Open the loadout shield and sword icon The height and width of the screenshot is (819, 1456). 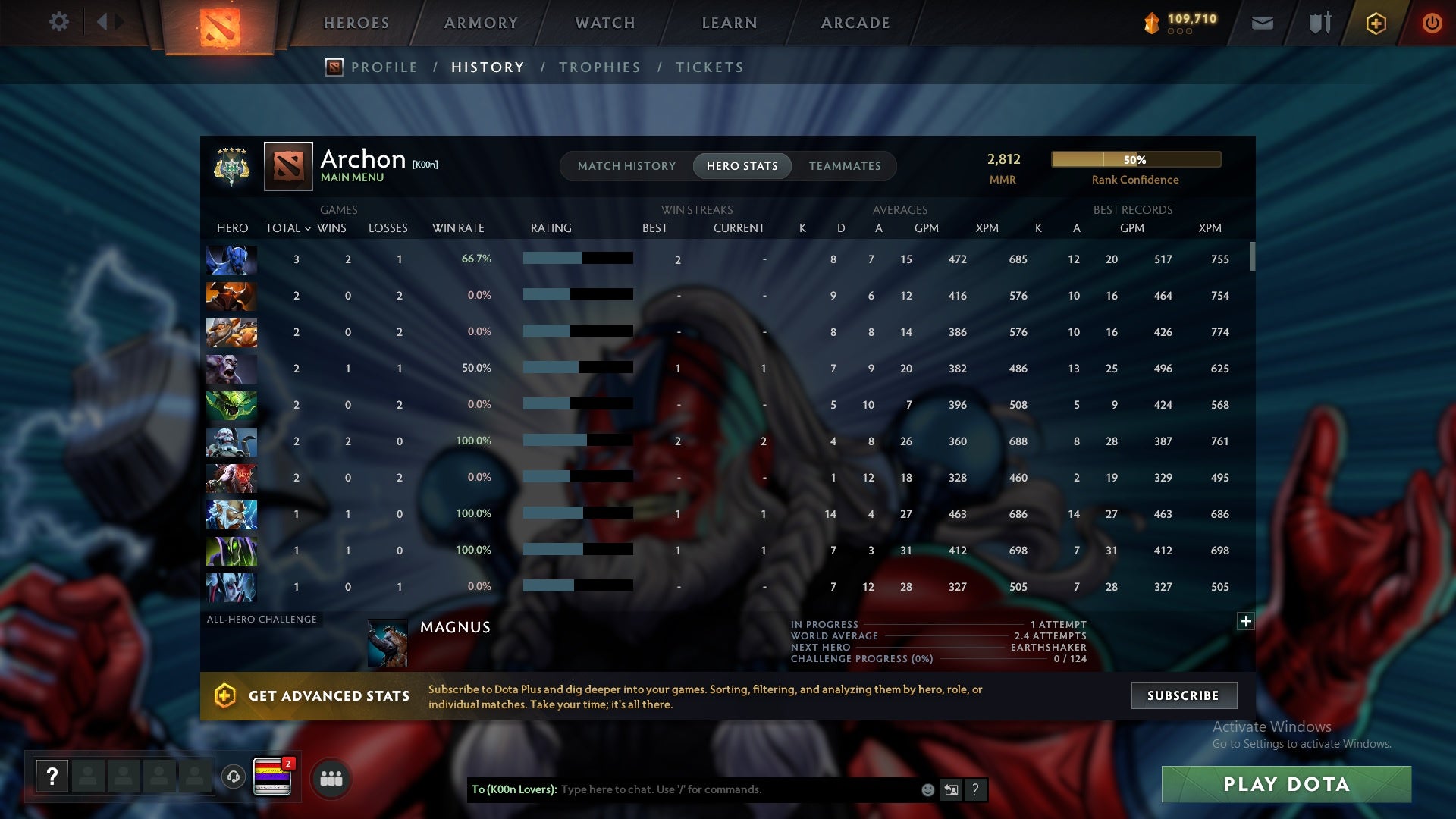[1319, 23]
